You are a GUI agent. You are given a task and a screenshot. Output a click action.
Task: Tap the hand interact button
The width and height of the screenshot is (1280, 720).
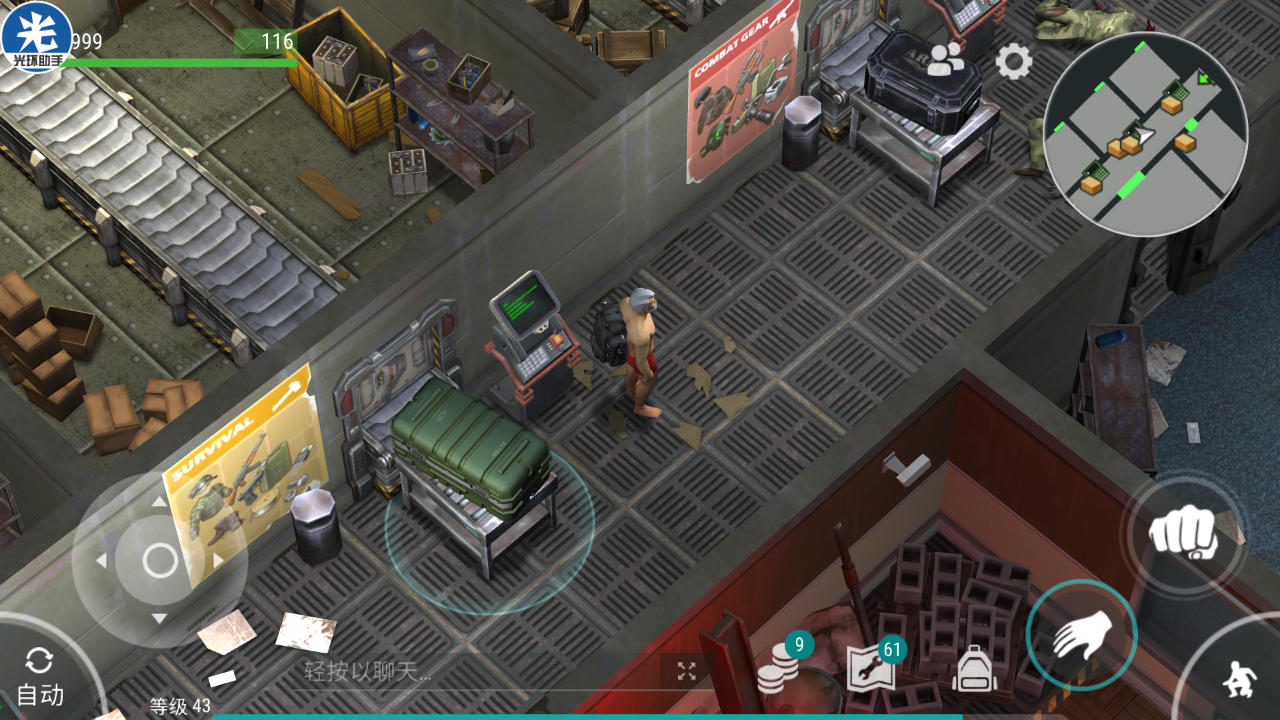tap(1081, 634)
